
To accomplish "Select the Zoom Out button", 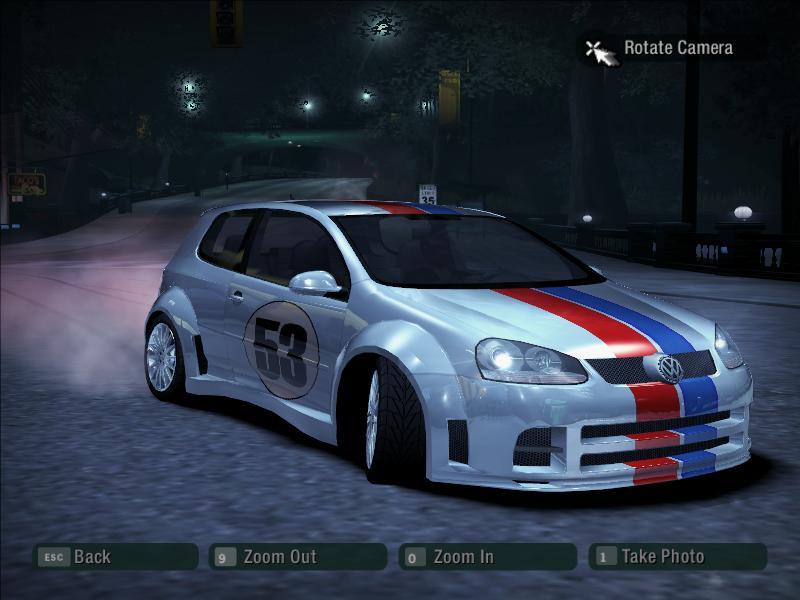I will pos(298,557).
